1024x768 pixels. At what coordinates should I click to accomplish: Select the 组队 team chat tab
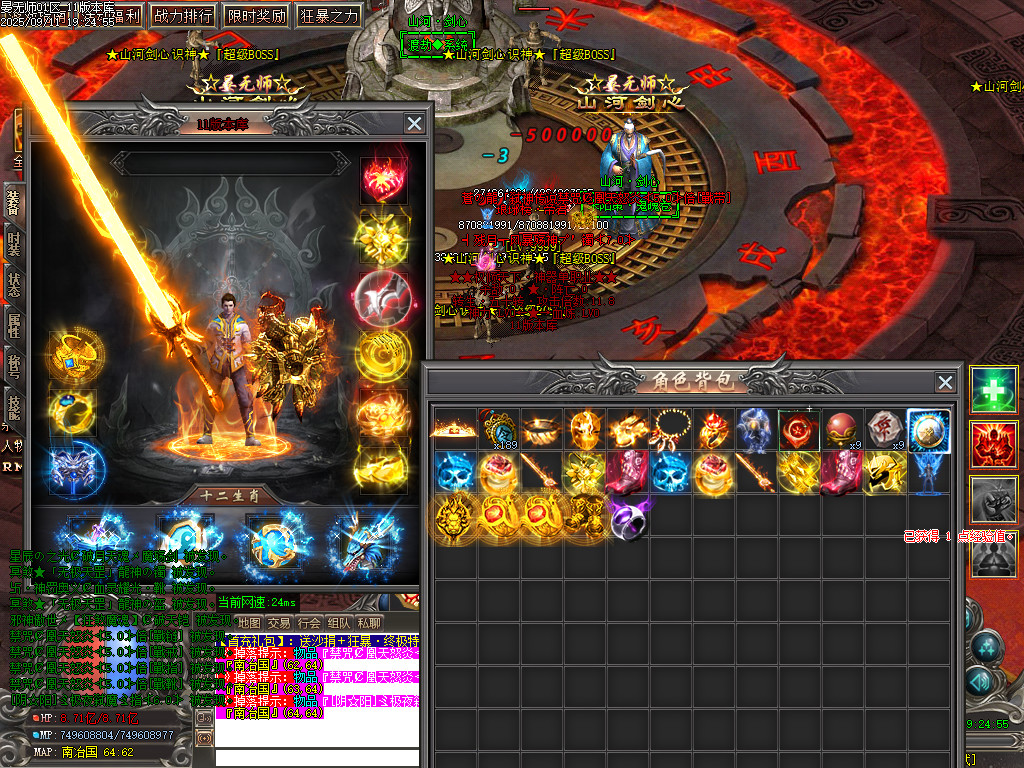tap(339, 622)
